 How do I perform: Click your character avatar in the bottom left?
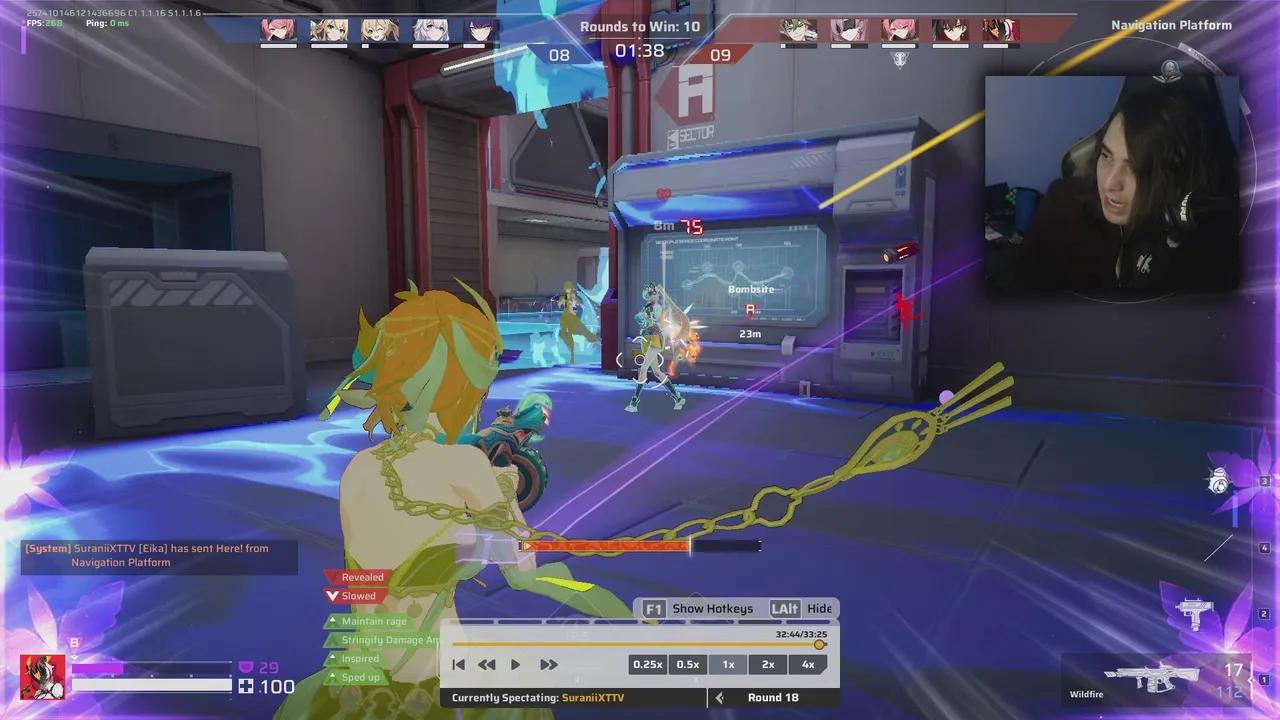pos(42,676)
